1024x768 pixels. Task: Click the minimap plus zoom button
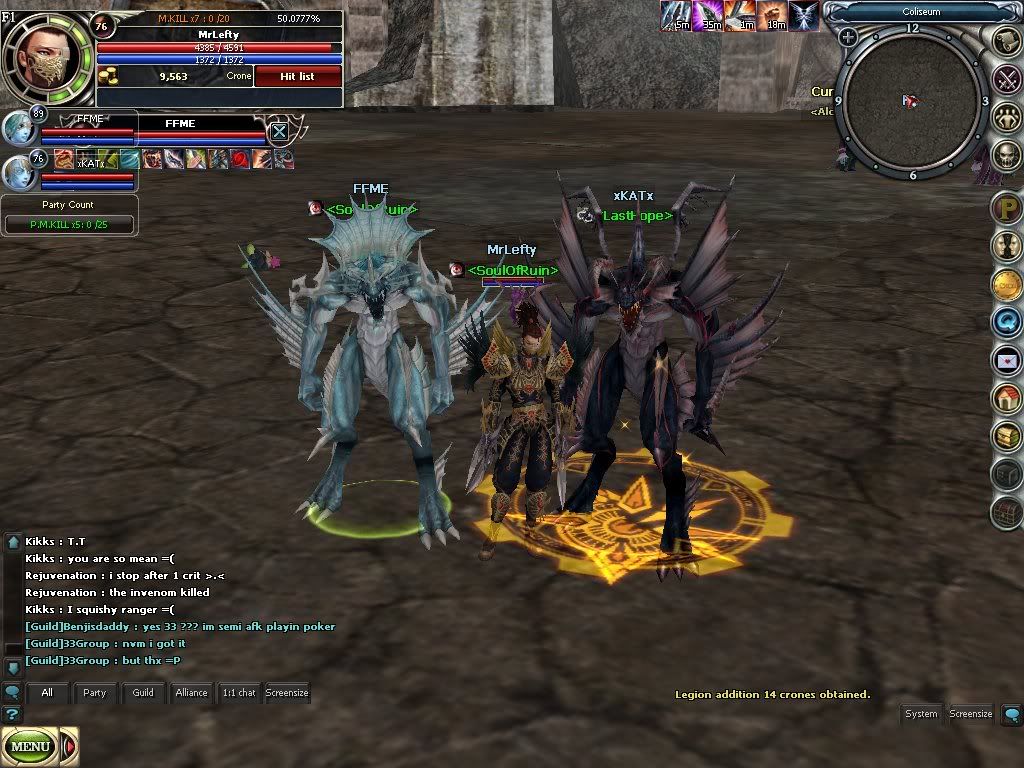coord(848,38)
